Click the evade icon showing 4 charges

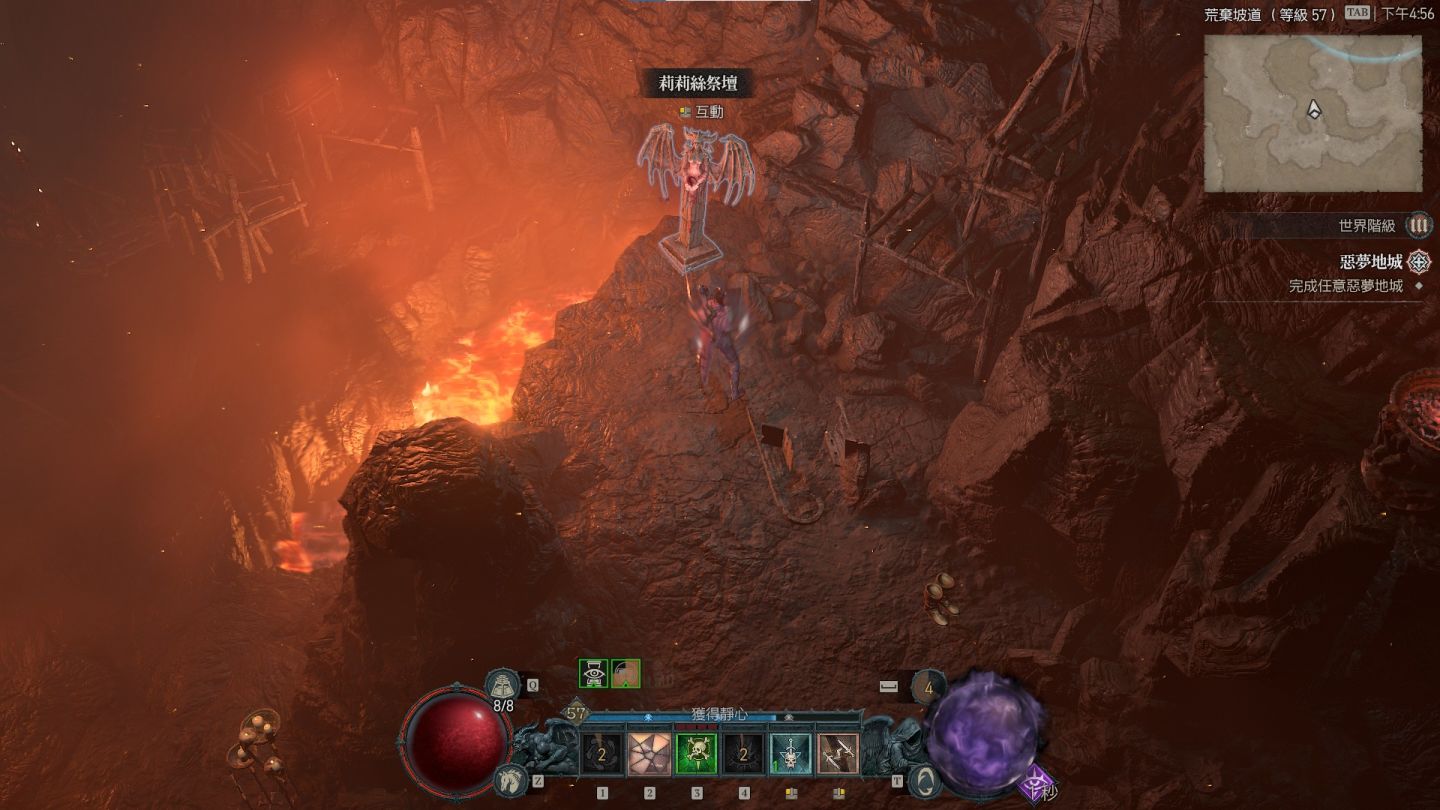[929, 687]
